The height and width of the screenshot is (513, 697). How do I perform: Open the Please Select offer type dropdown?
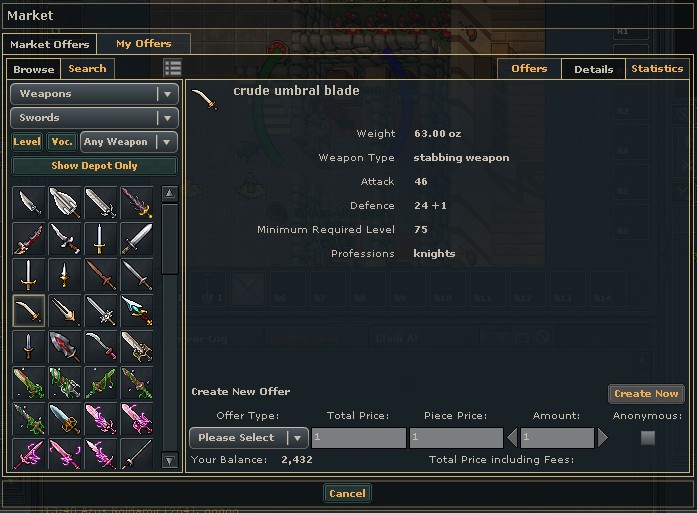click(x=248, y=438)
